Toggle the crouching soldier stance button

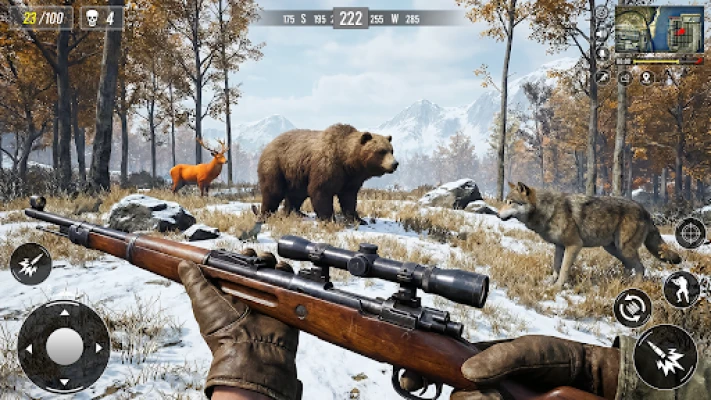(x=681, y=290)
